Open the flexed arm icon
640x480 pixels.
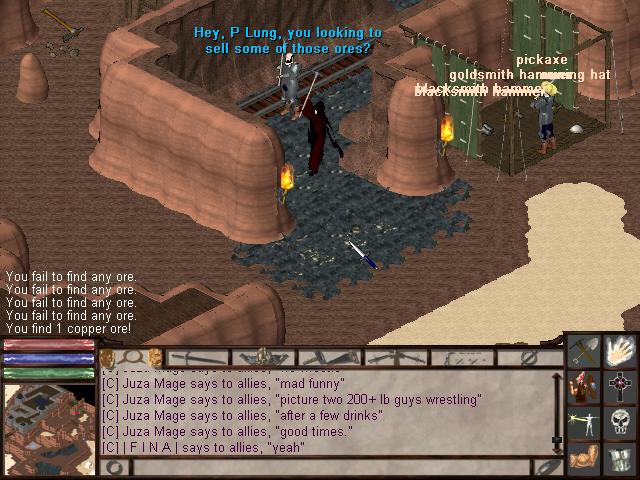click(x=585, y=458)
